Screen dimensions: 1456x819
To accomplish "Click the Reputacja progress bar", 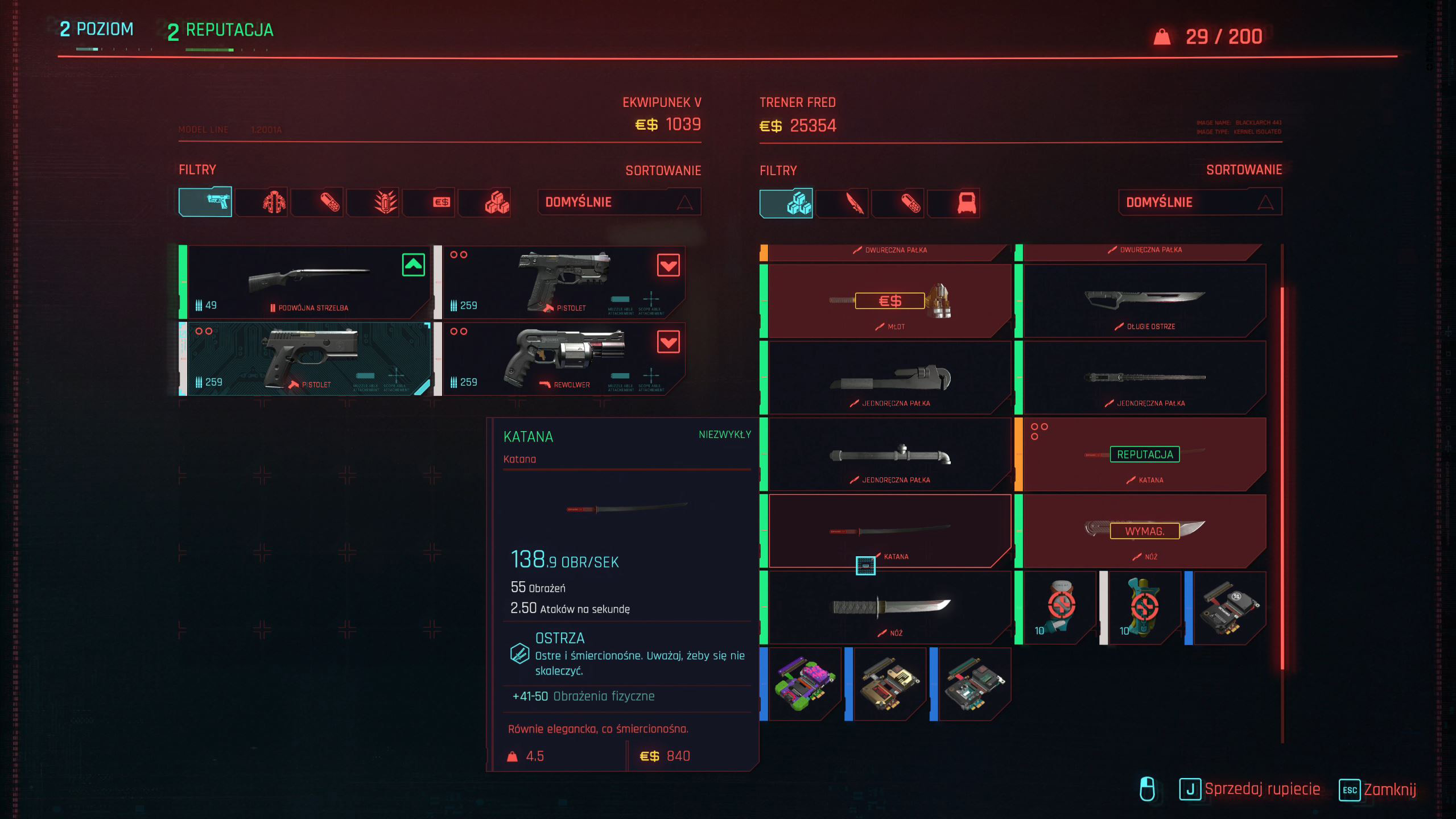I will pos(211,50).
